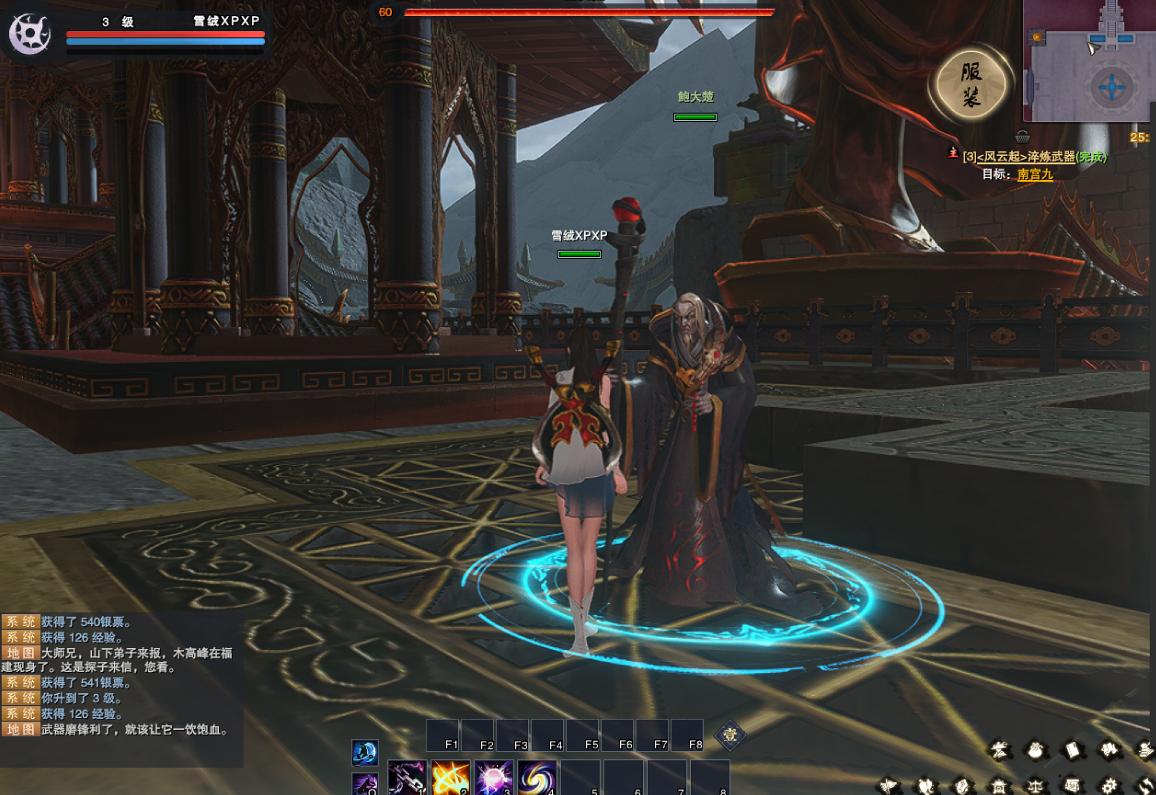The height and width of the screenshot is (795, 1156).
Task: Open the settings gear icon
Action: point(1109,785)
